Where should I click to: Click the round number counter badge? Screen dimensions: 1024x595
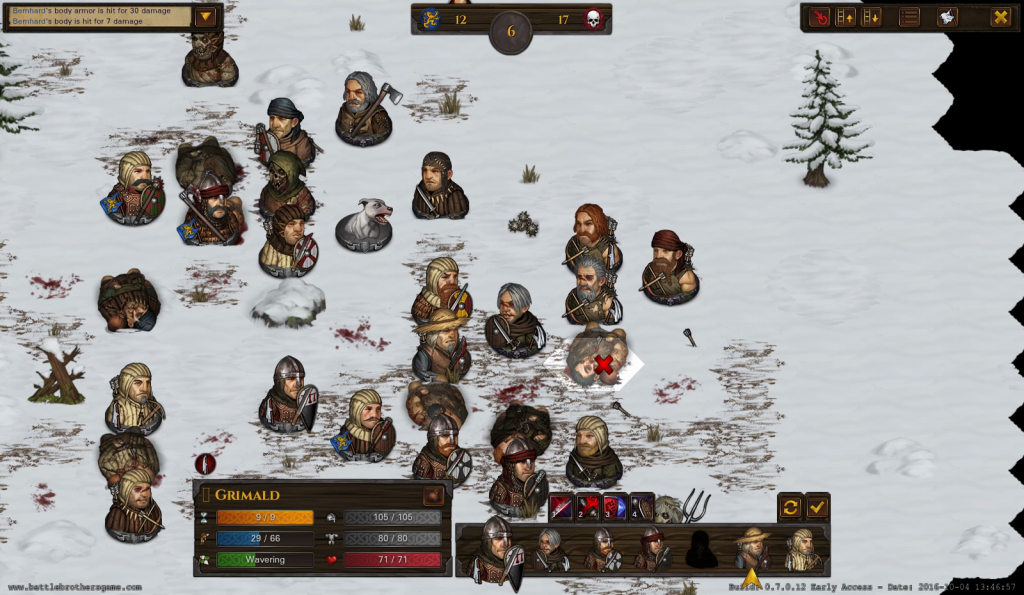[511, 31]
